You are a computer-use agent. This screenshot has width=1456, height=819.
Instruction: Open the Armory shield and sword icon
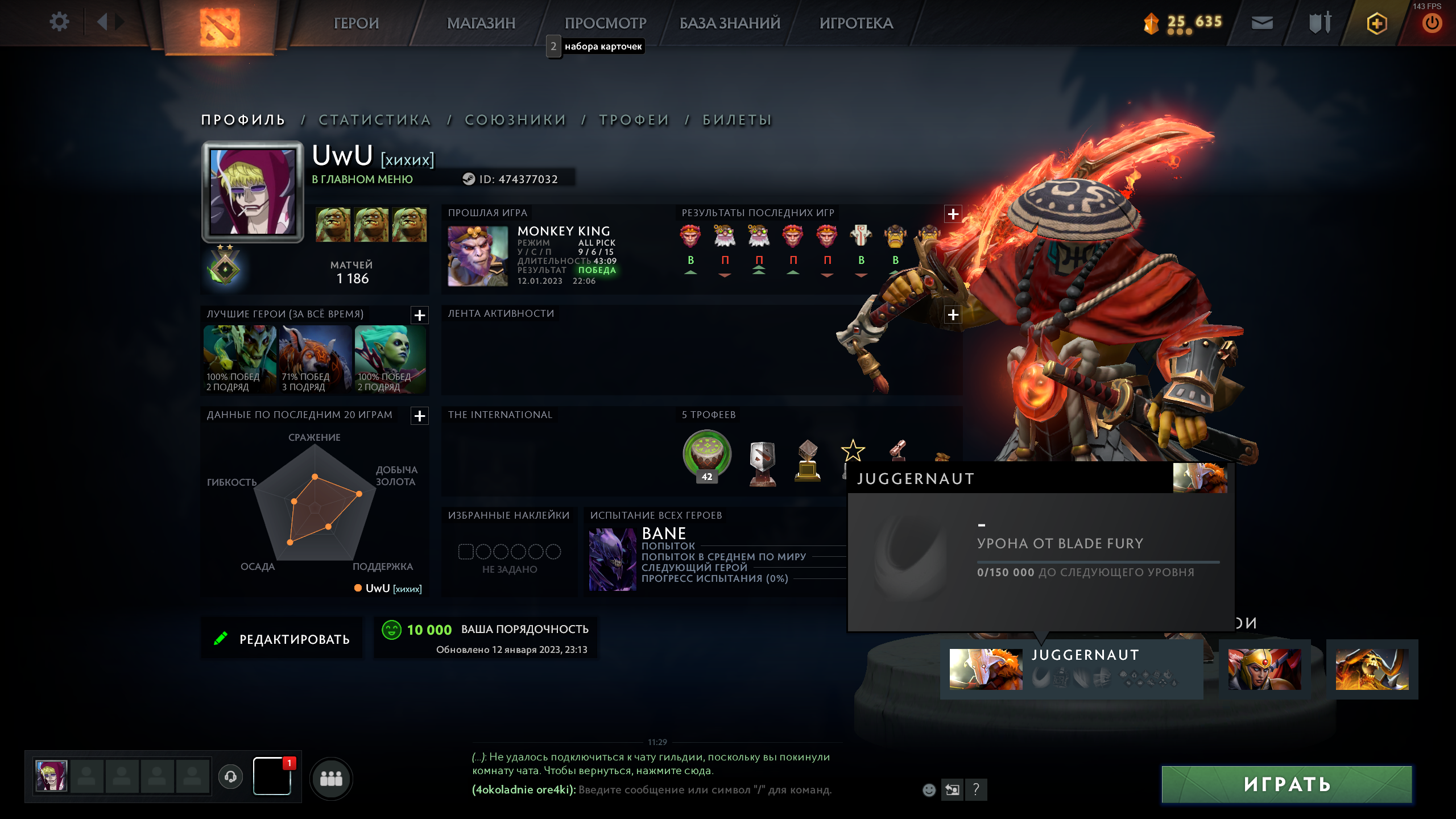(1319, 23)
